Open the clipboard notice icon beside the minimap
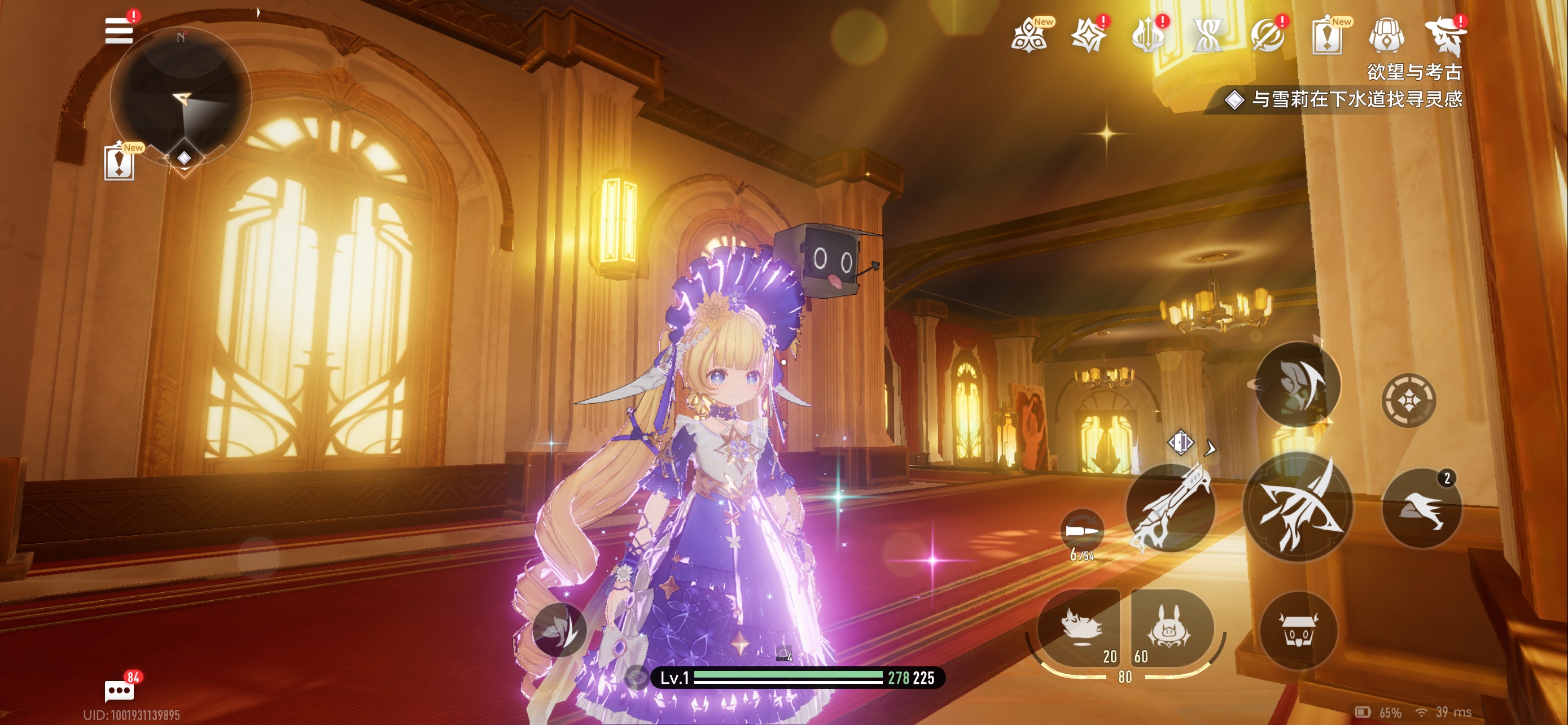 coord(119,163)
